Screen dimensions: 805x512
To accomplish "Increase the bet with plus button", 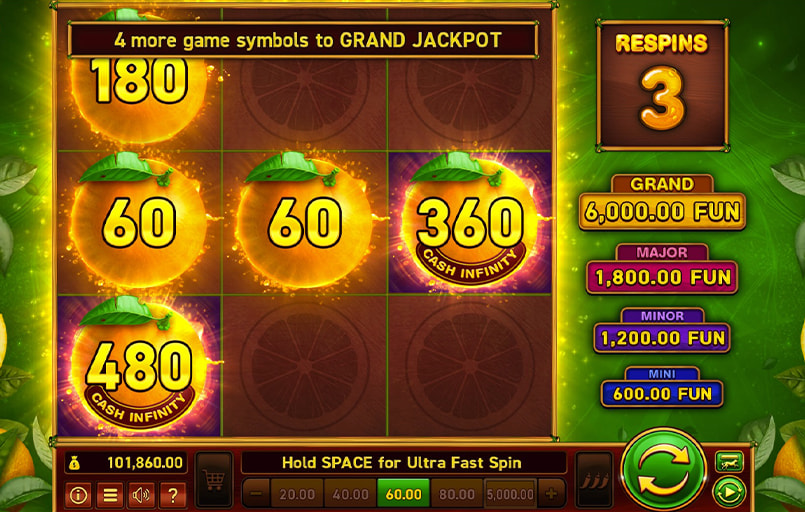I will point(551,494).
